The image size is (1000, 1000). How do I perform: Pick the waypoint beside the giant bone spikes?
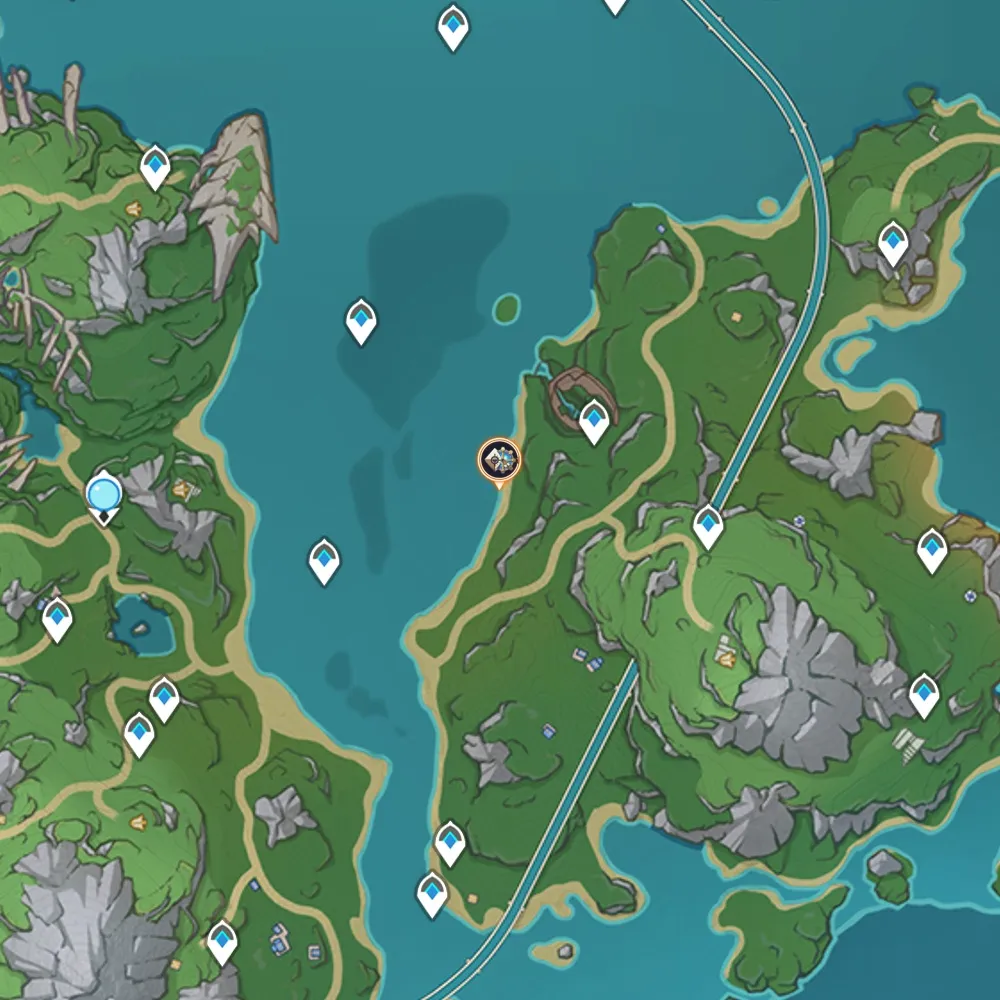(155, 166)
